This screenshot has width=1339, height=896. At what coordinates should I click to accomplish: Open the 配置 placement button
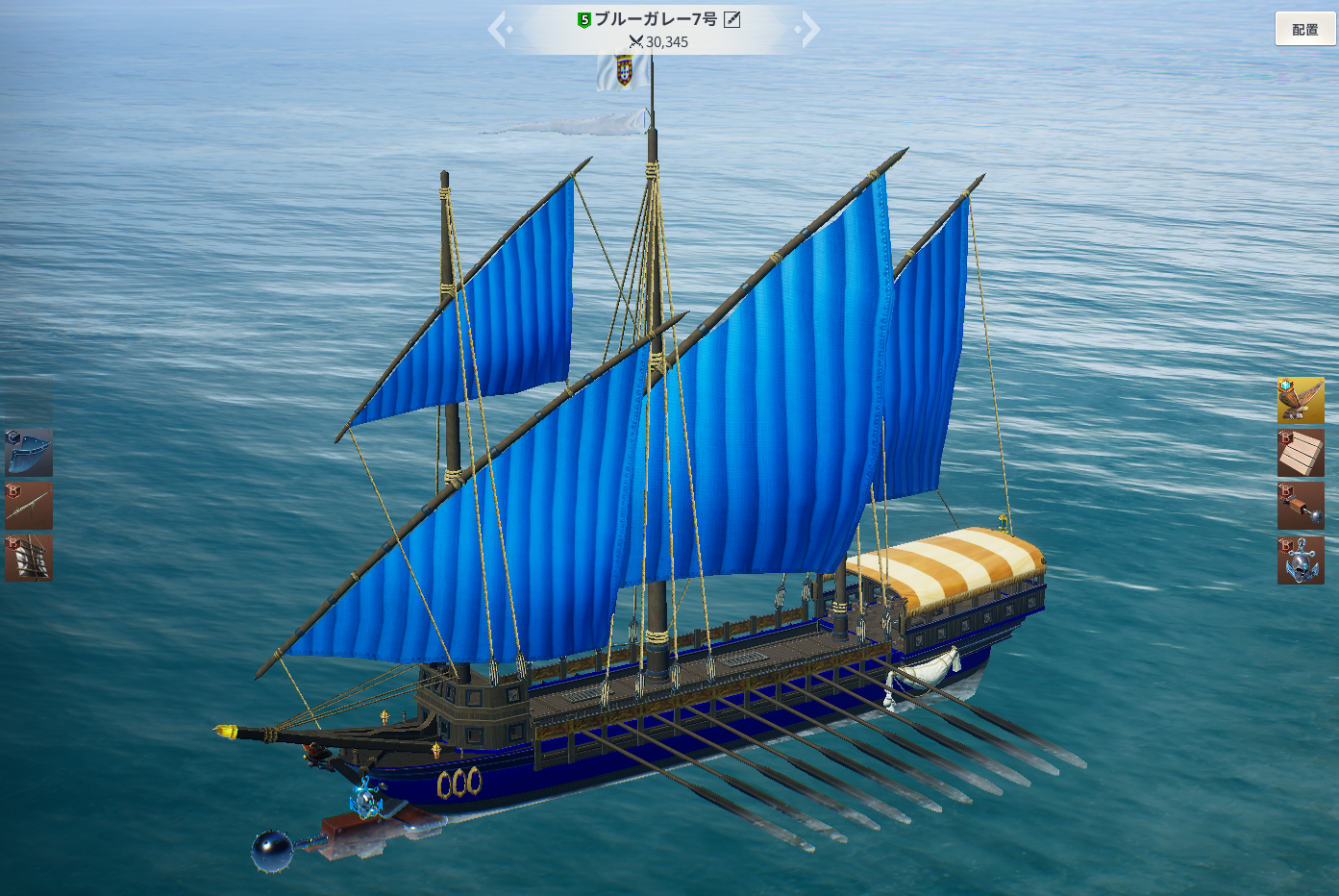click(x=1304, y=30)
